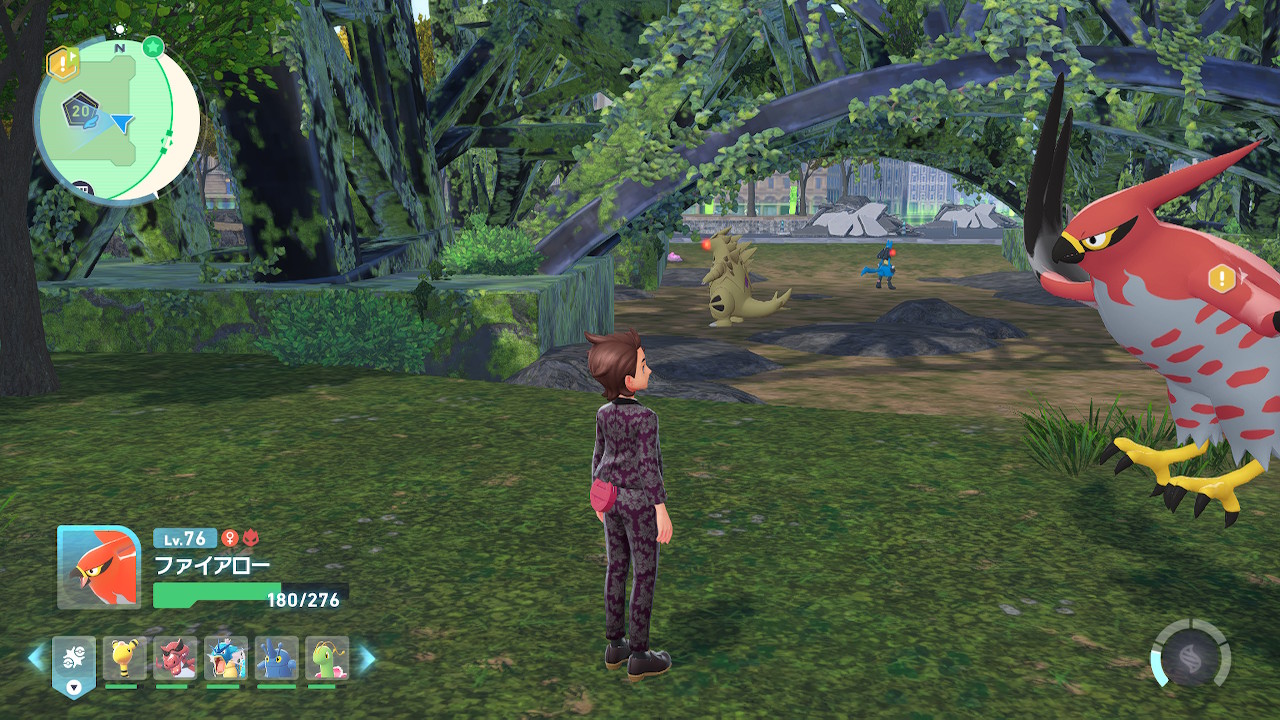Cycle party right with the right arrow
Viewport: 1280px width, 720px height.
(x=367, y=658)
